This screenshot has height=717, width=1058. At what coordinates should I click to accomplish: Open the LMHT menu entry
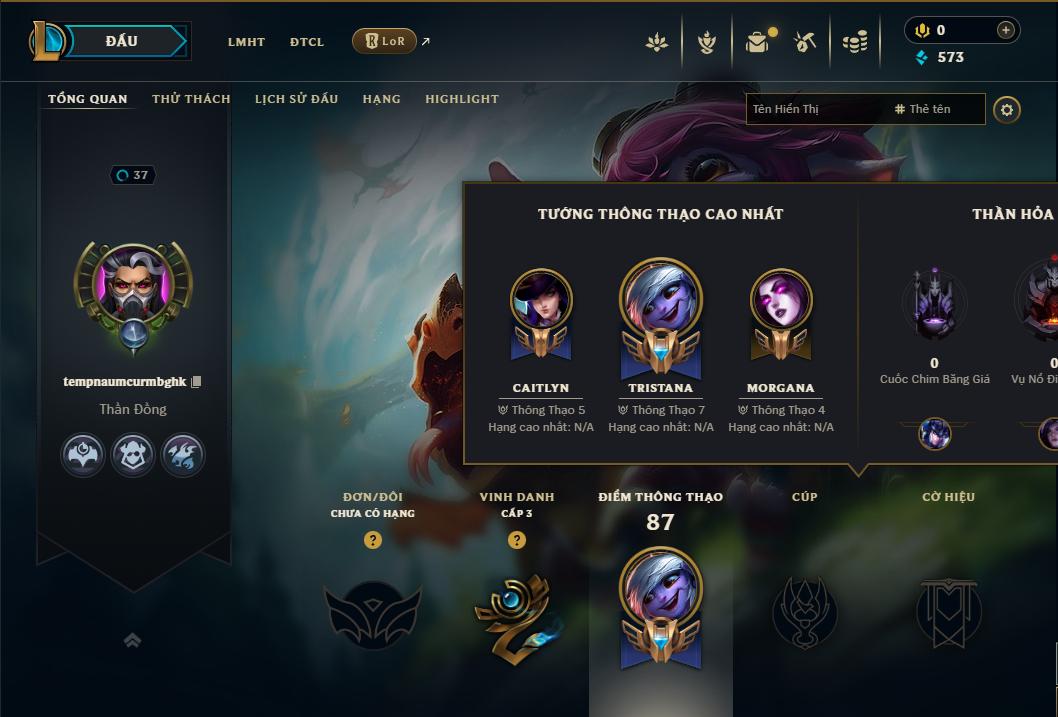(x=246, y=42)
